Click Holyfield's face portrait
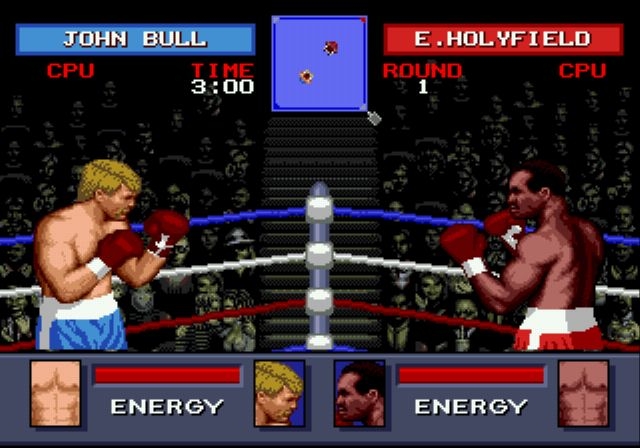 (x=359, y=392)
